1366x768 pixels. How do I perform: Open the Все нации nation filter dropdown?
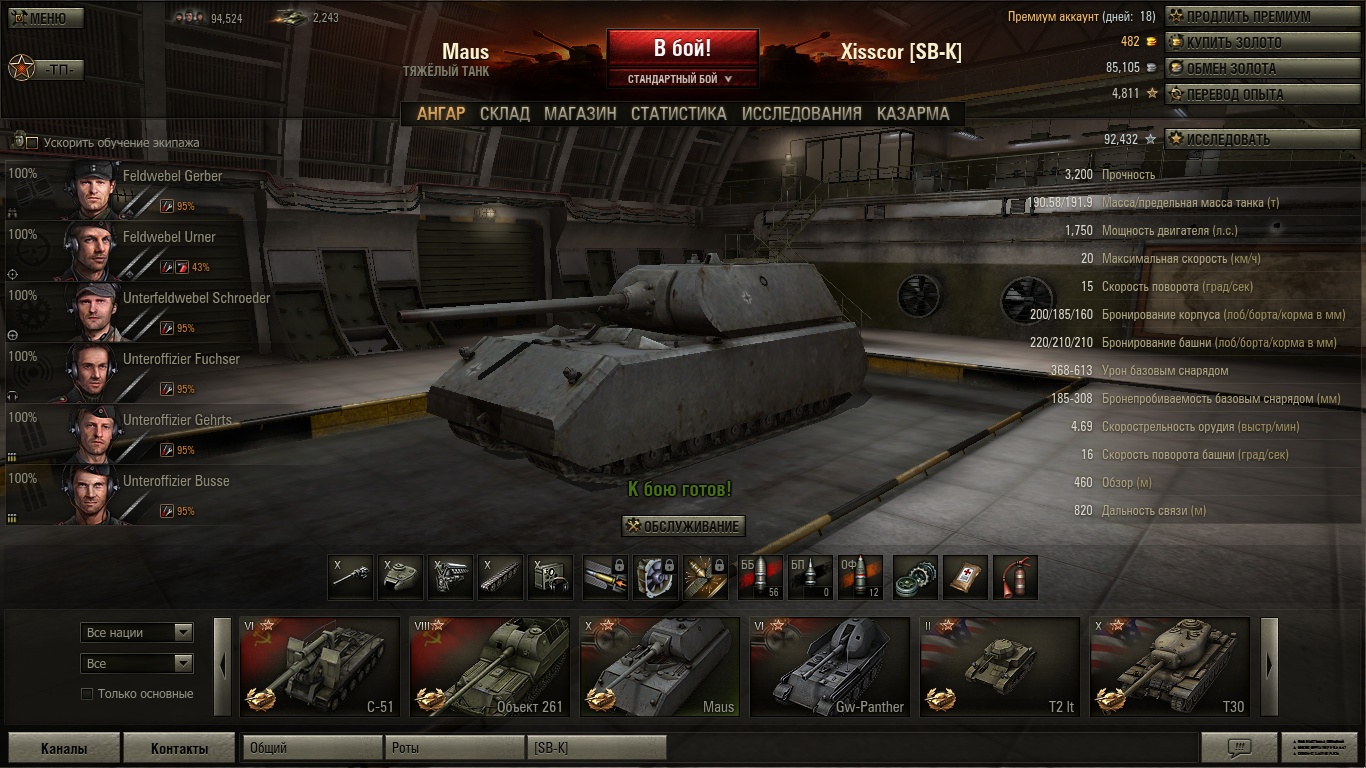click(x=137, y=632)
